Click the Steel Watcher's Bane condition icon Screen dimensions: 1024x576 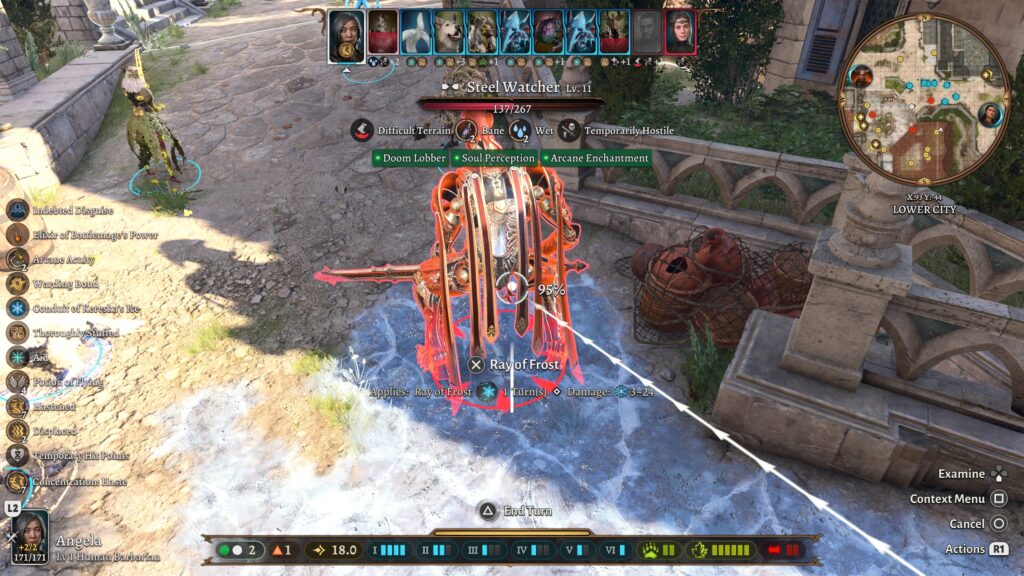[x=466, y=130]
